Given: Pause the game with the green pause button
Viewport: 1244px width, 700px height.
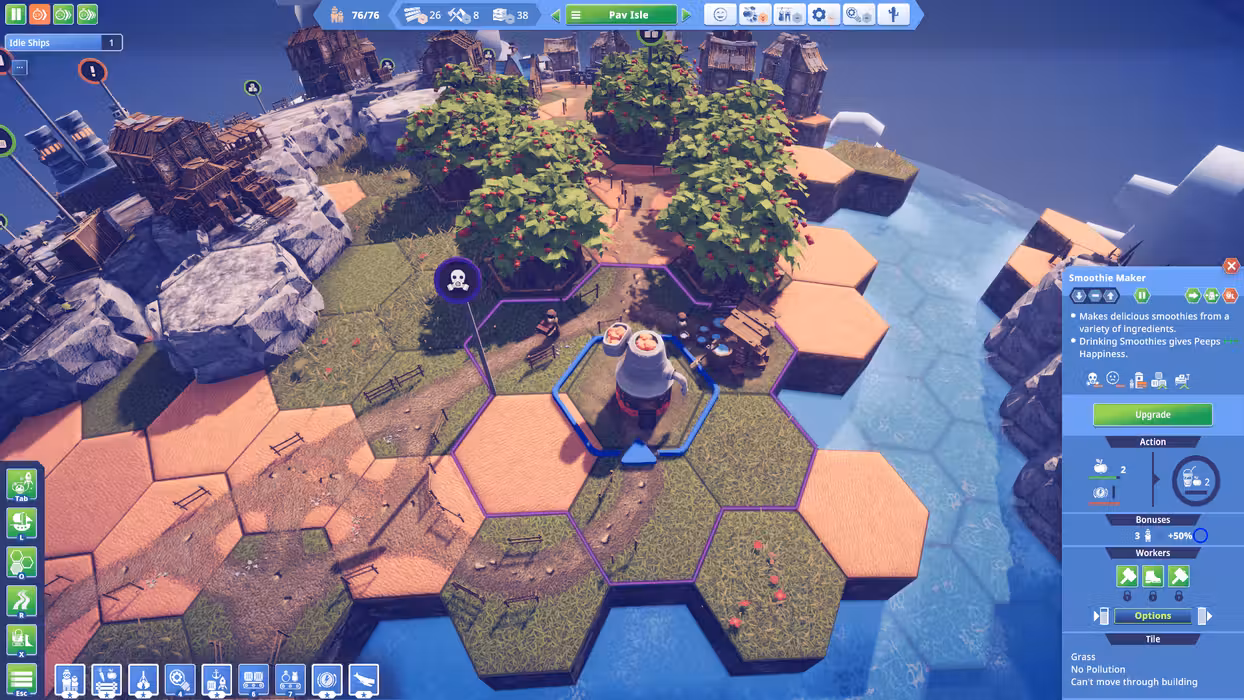Looking at the screenshot, I should 15,15.
